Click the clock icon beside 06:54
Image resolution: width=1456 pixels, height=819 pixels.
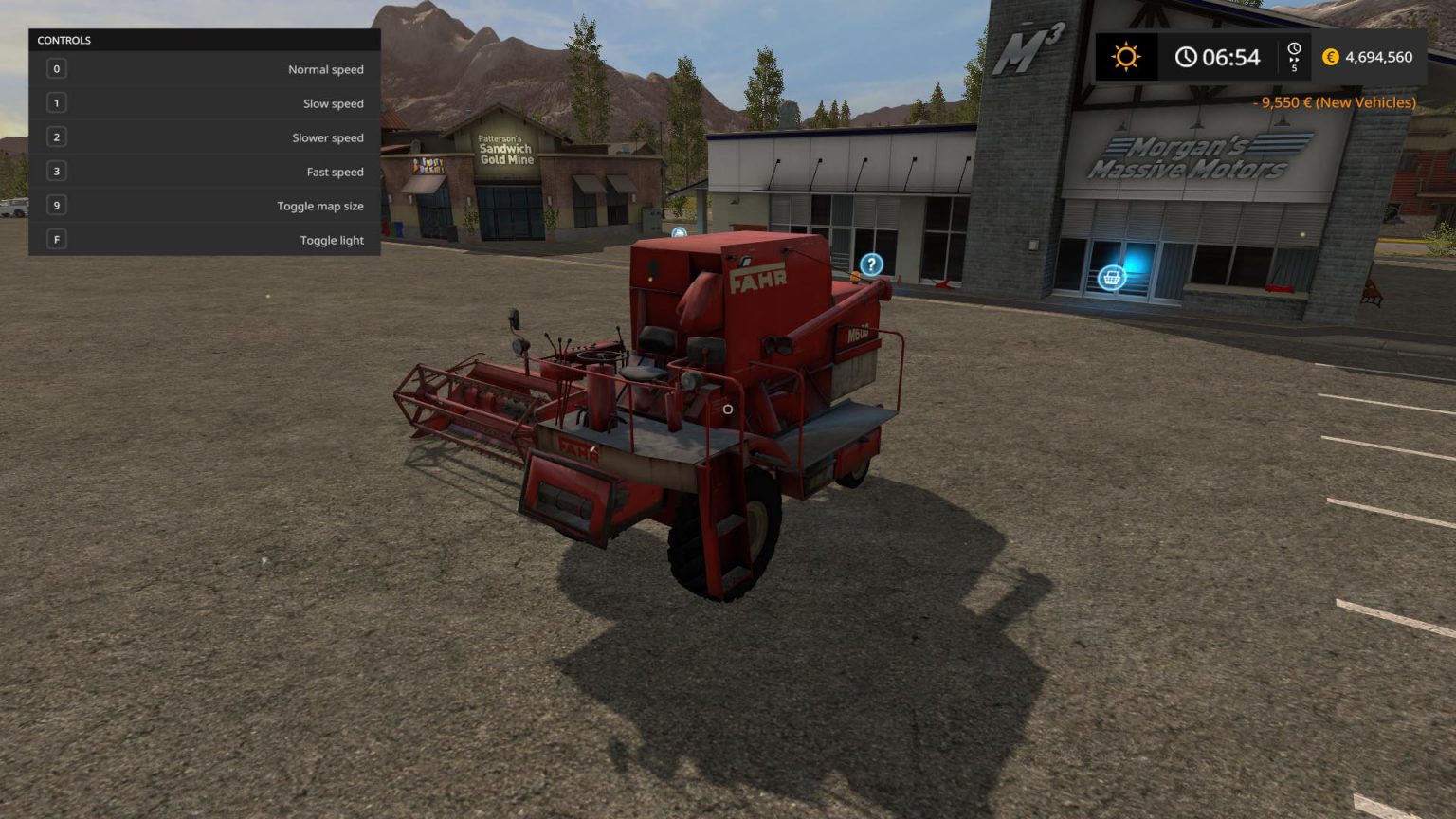point(1188,57)
